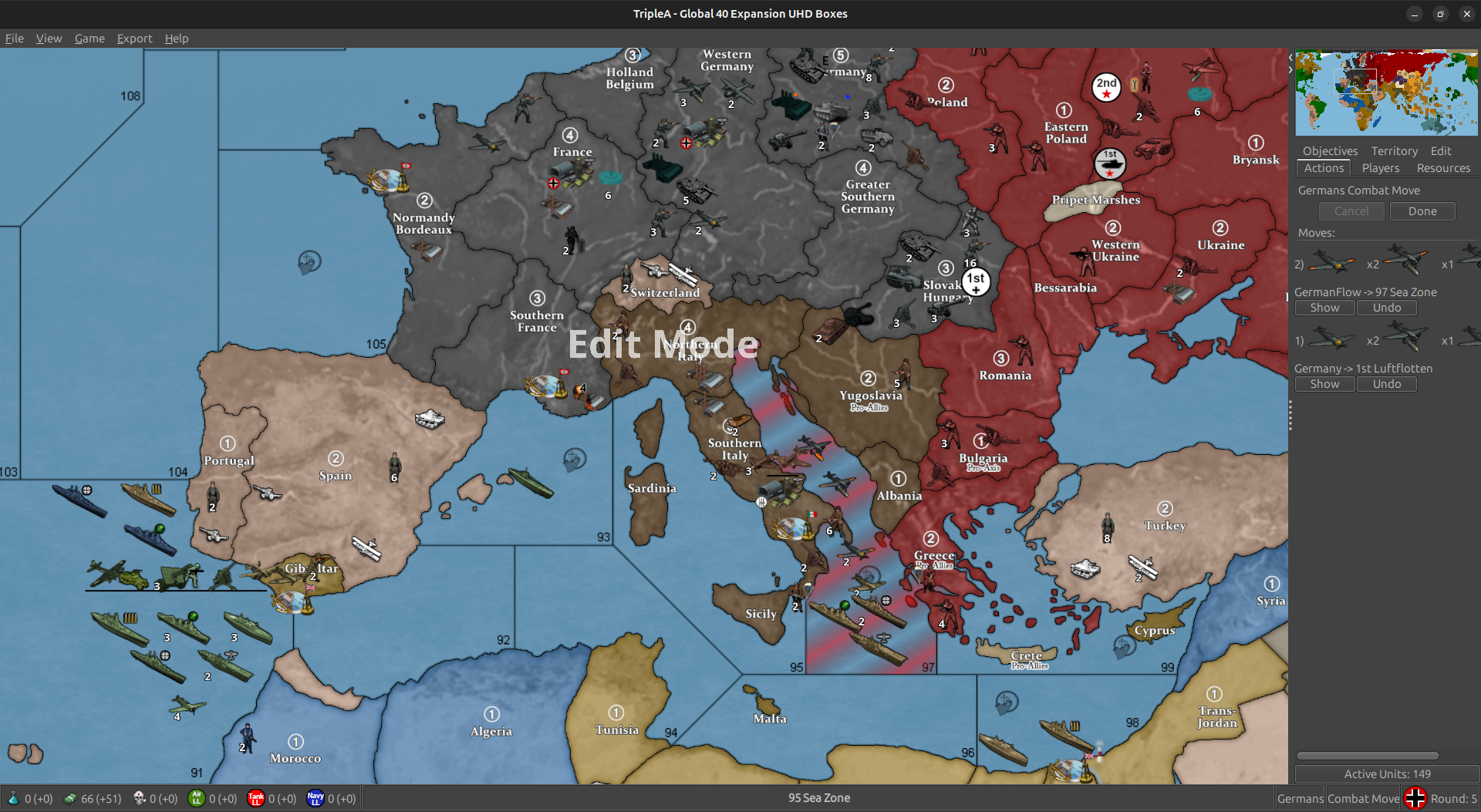
Task: Open the Game menu
Action: [89, 39]
